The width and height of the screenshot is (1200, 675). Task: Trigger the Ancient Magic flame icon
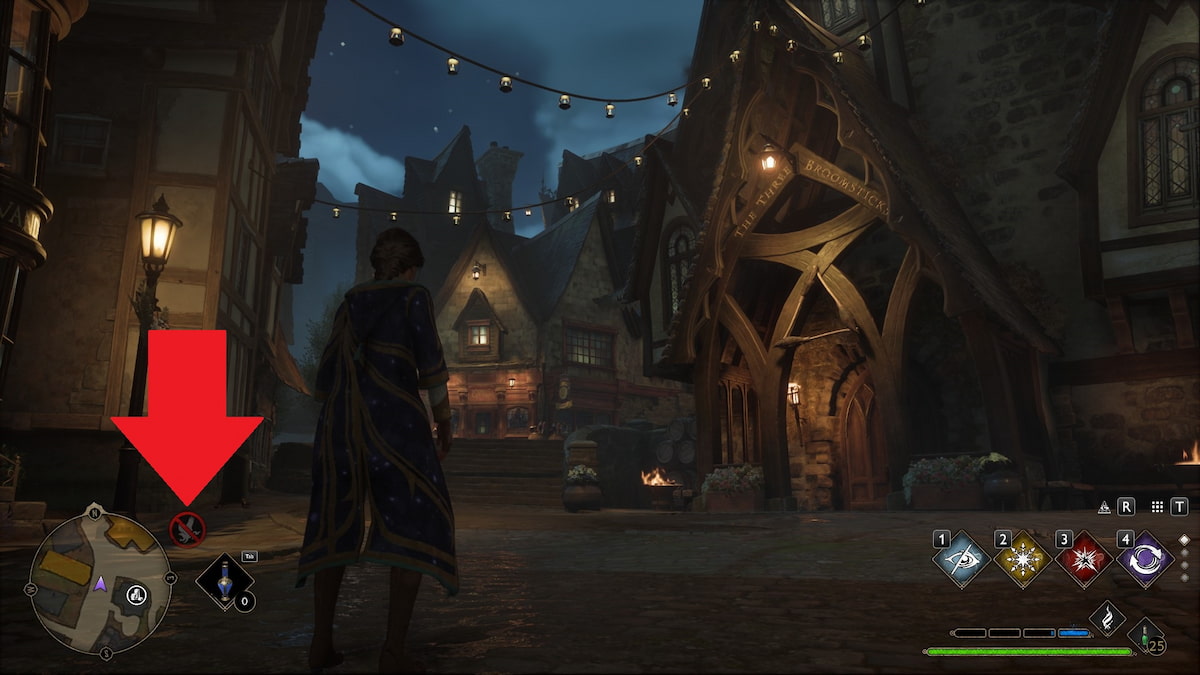point(1107,619)
